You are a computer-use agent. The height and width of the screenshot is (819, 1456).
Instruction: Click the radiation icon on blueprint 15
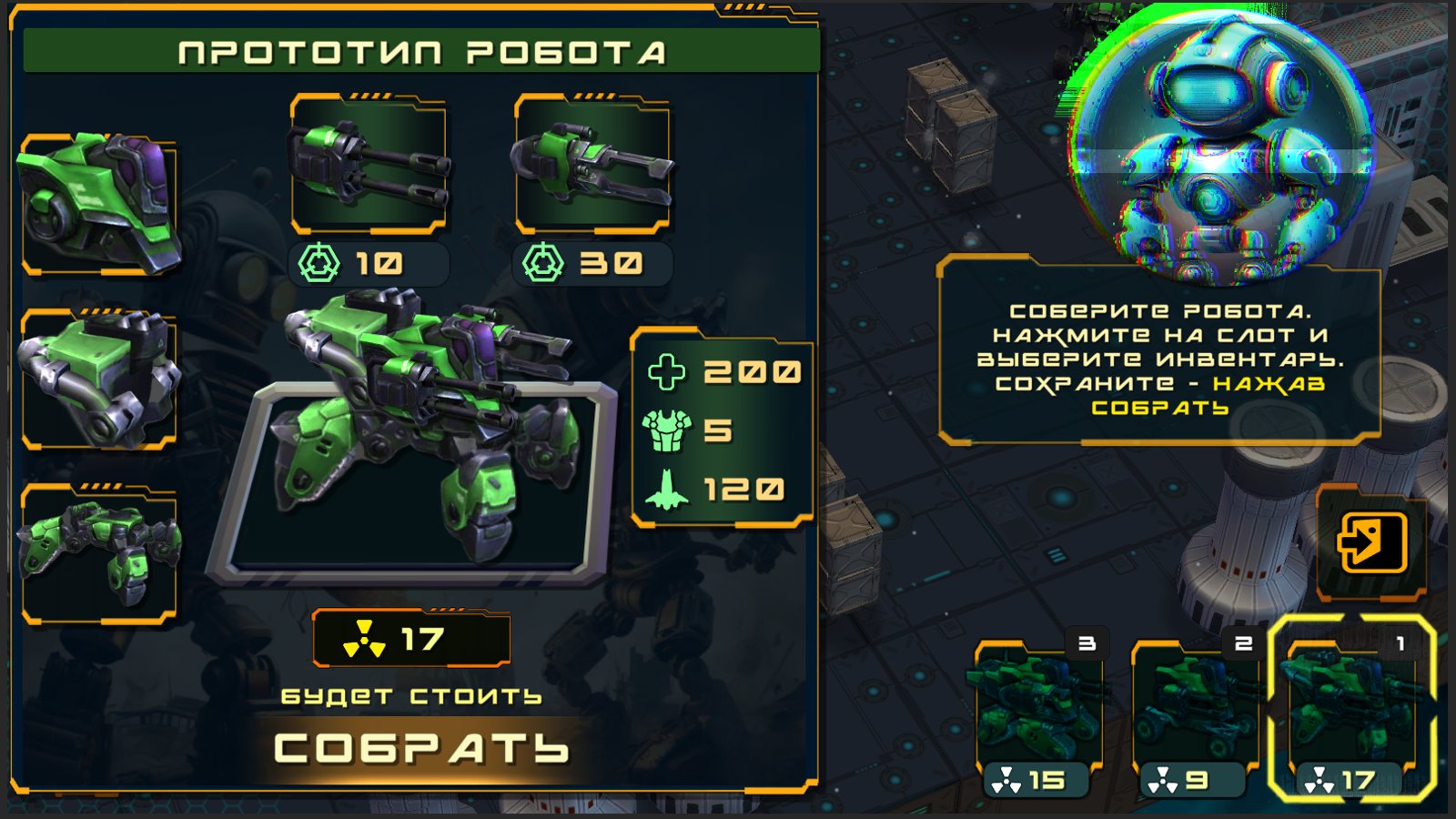coord(1007,778)
